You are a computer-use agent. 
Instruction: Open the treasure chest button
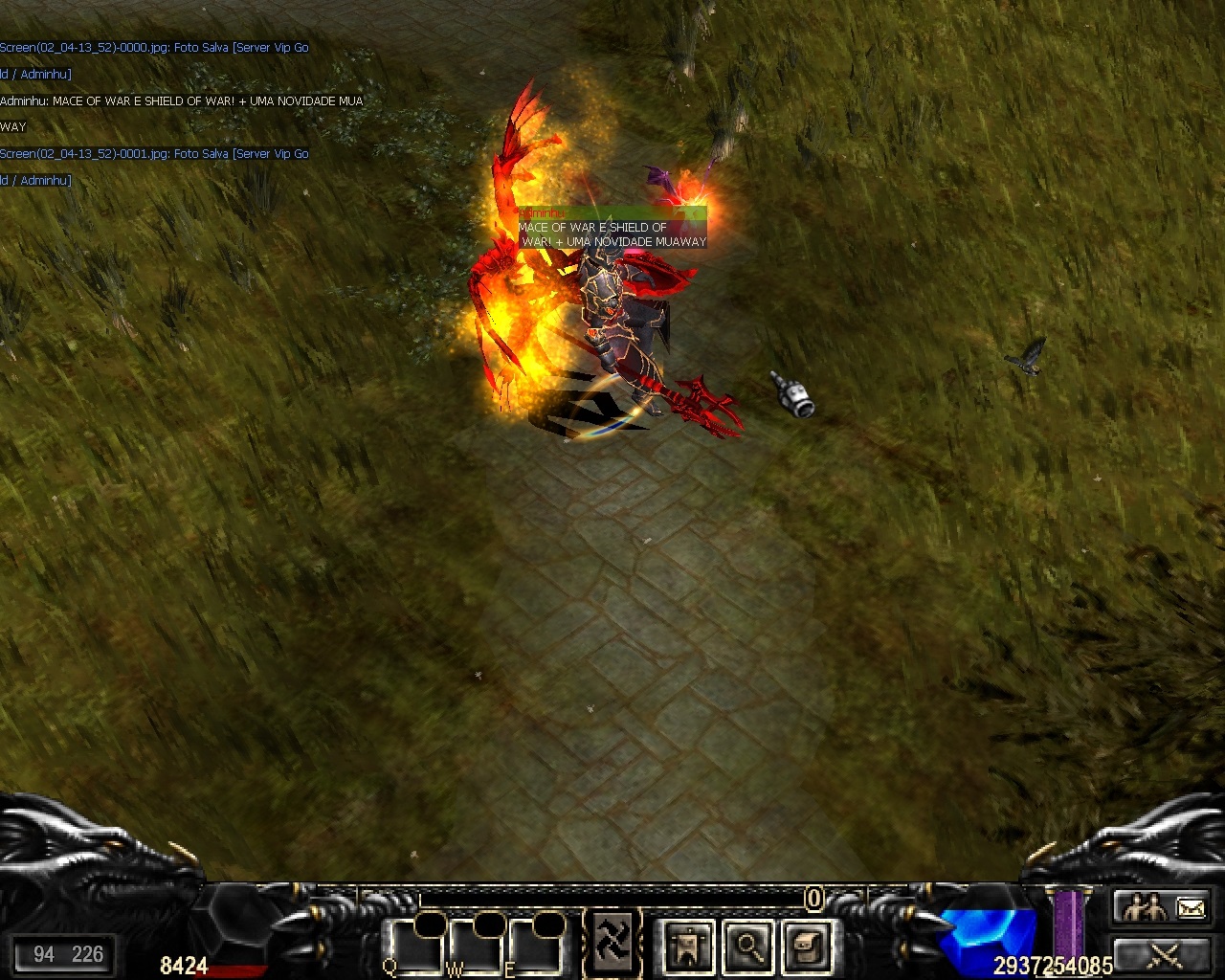[x=806, y=947]
